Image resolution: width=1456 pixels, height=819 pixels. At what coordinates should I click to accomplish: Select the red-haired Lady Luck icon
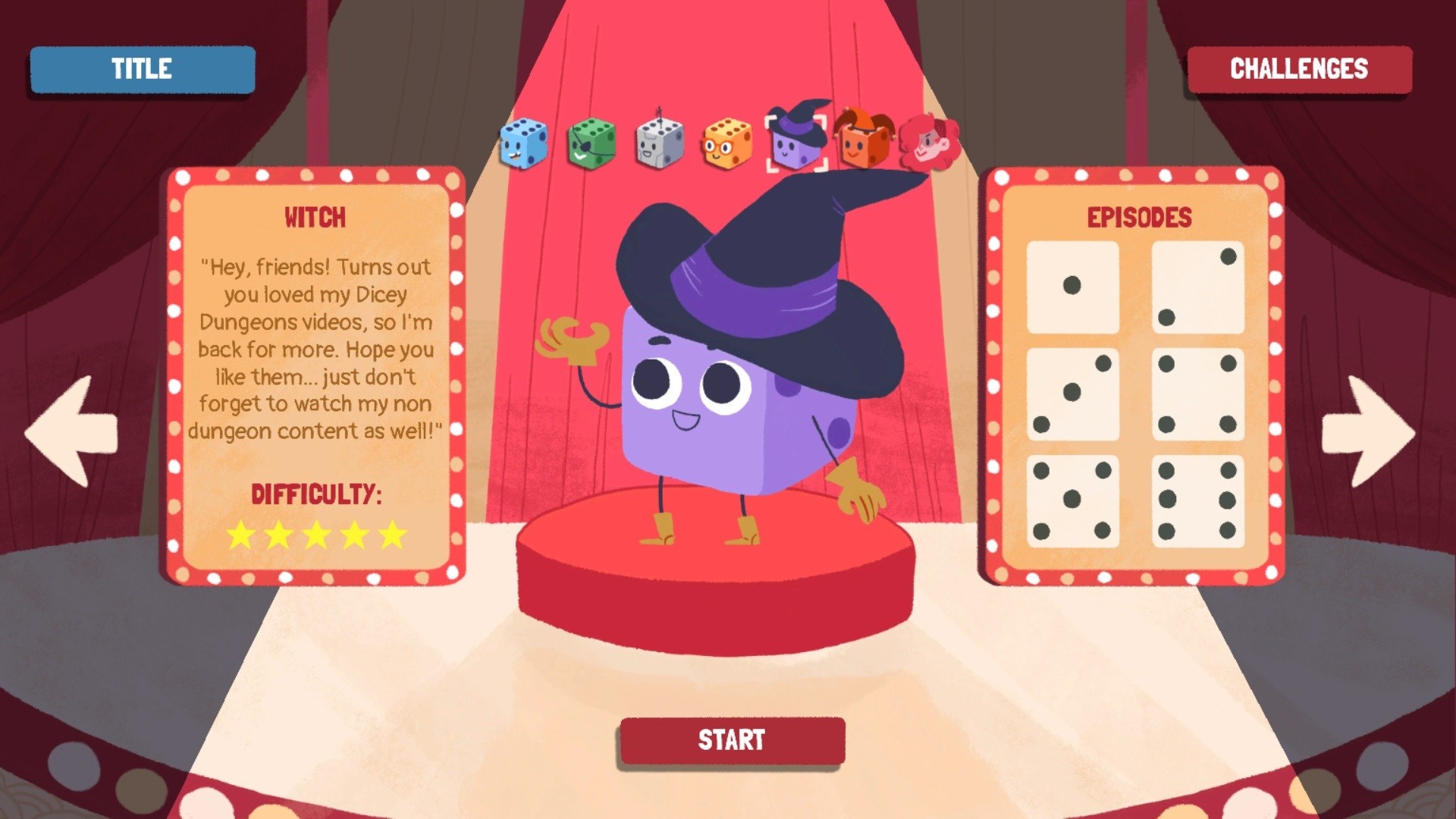[929, 143]
